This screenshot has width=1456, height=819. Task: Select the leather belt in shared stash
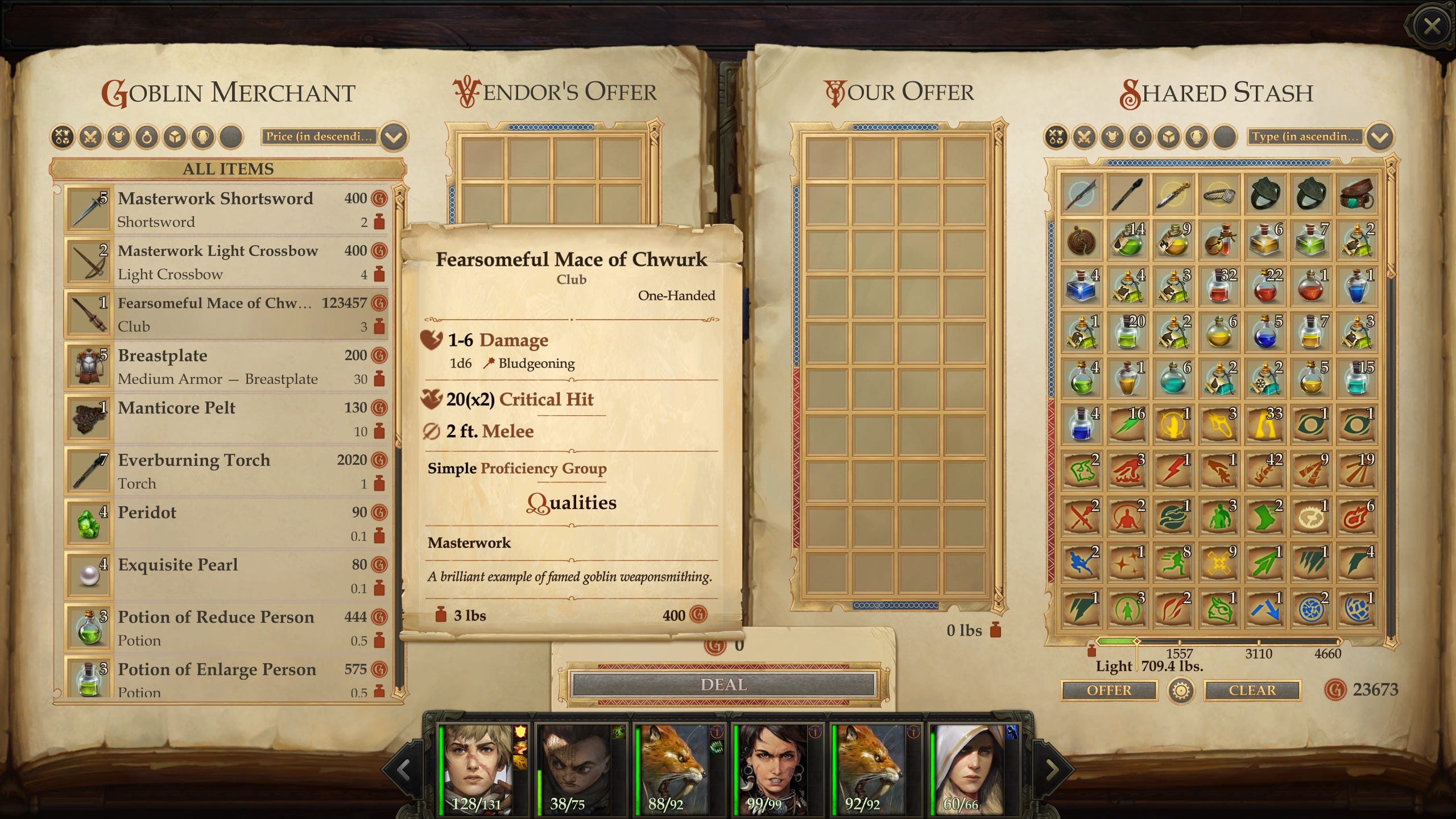pyautogui.click(x=1356, y=194)
